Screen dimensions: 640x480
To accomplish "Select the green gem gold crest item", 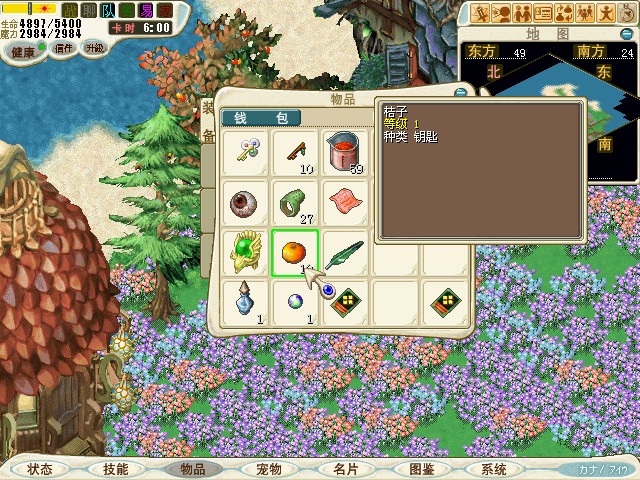I will (245, 251).
